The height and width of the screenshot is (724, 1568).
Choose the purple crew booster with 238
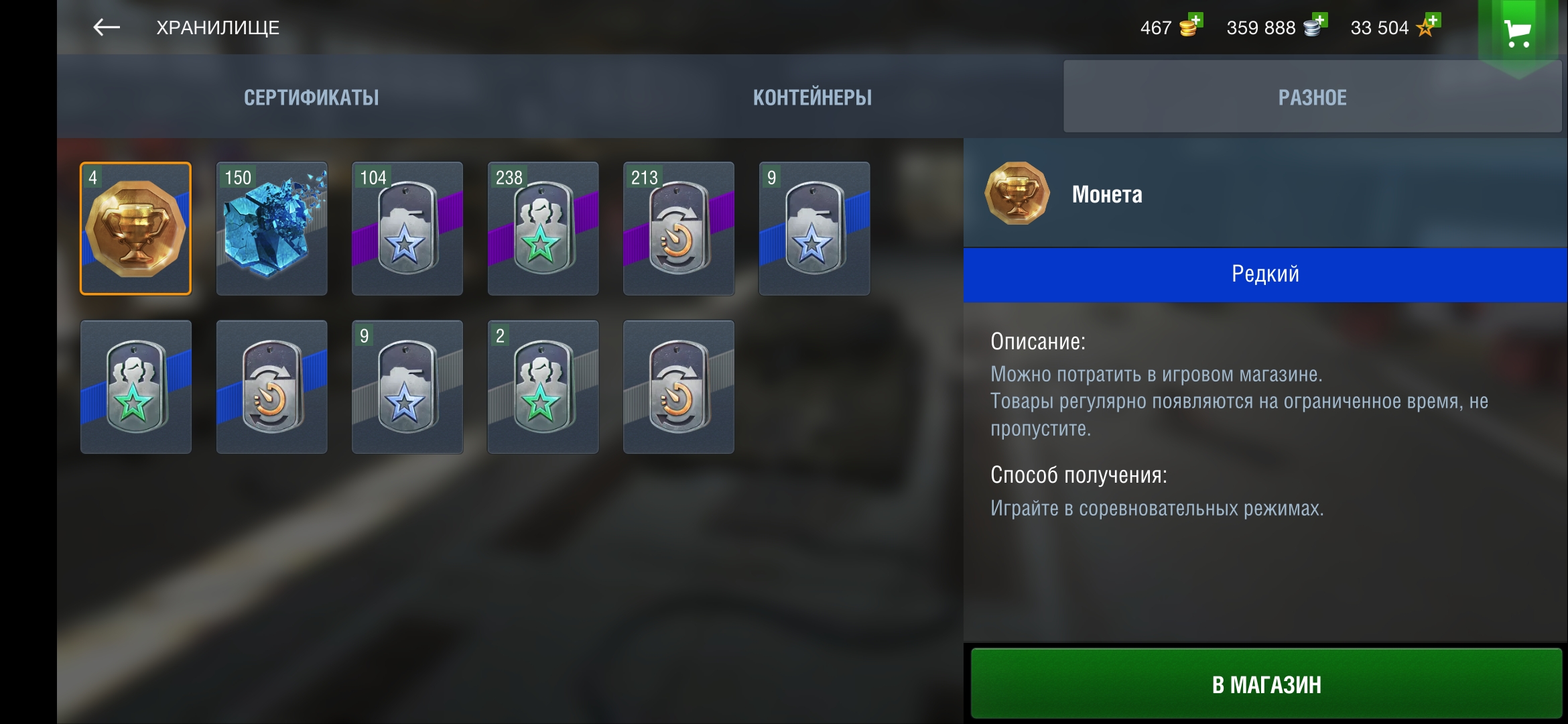point(543,229)
